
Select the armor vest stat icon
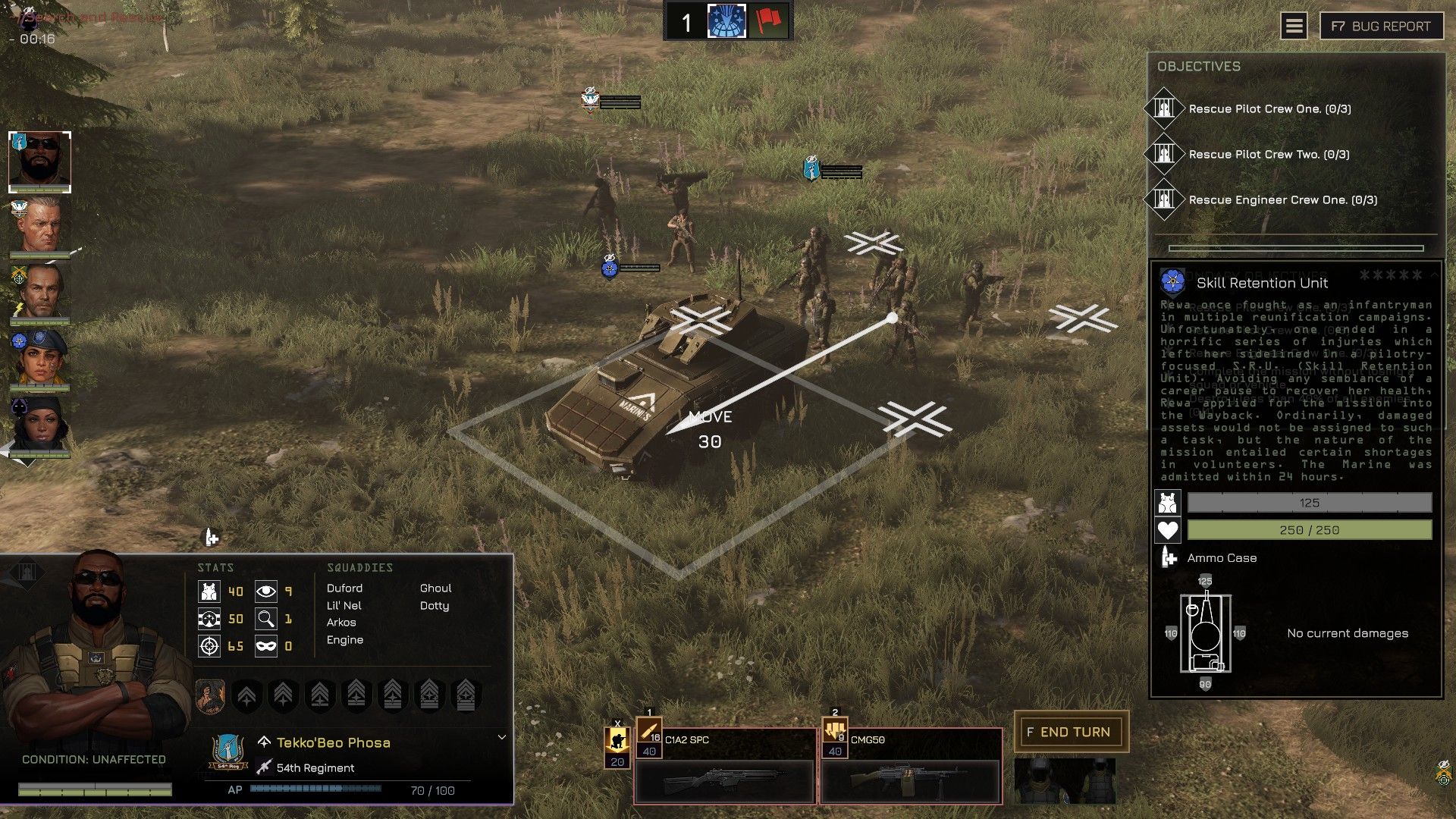(209, 591)
